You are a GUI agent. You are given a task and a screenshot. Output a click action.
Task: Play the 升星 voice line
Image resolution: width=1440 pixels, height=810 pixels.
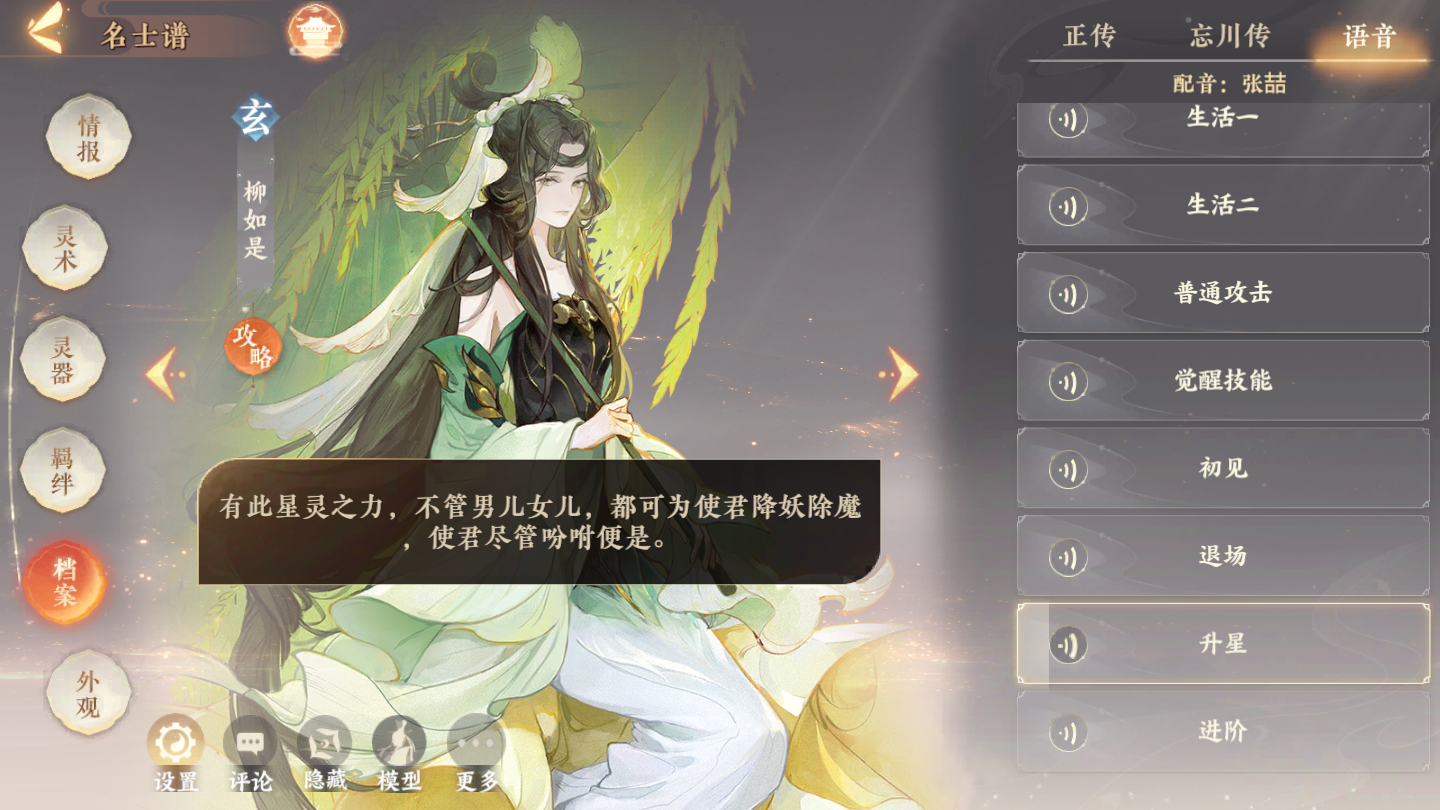coord(1221,643)
